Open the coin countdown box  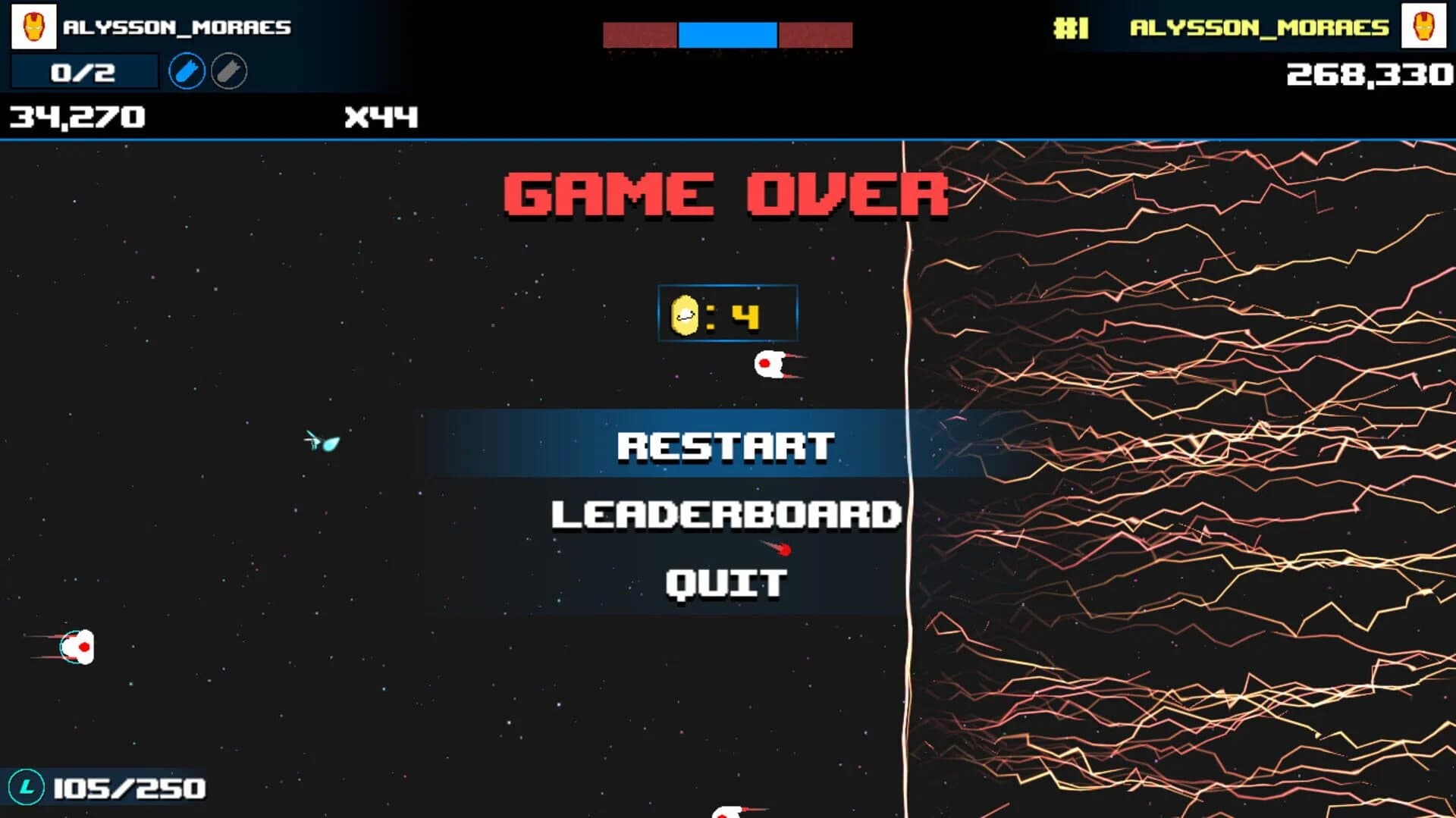click(x=728, y=313)
